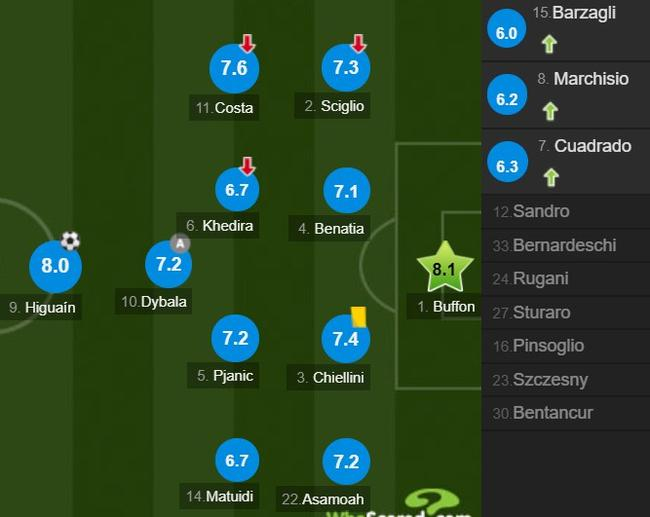Choose Sciglio's 7.3 rating circle
Viewport: 650px width, 517px height.
tap(345, 68)
